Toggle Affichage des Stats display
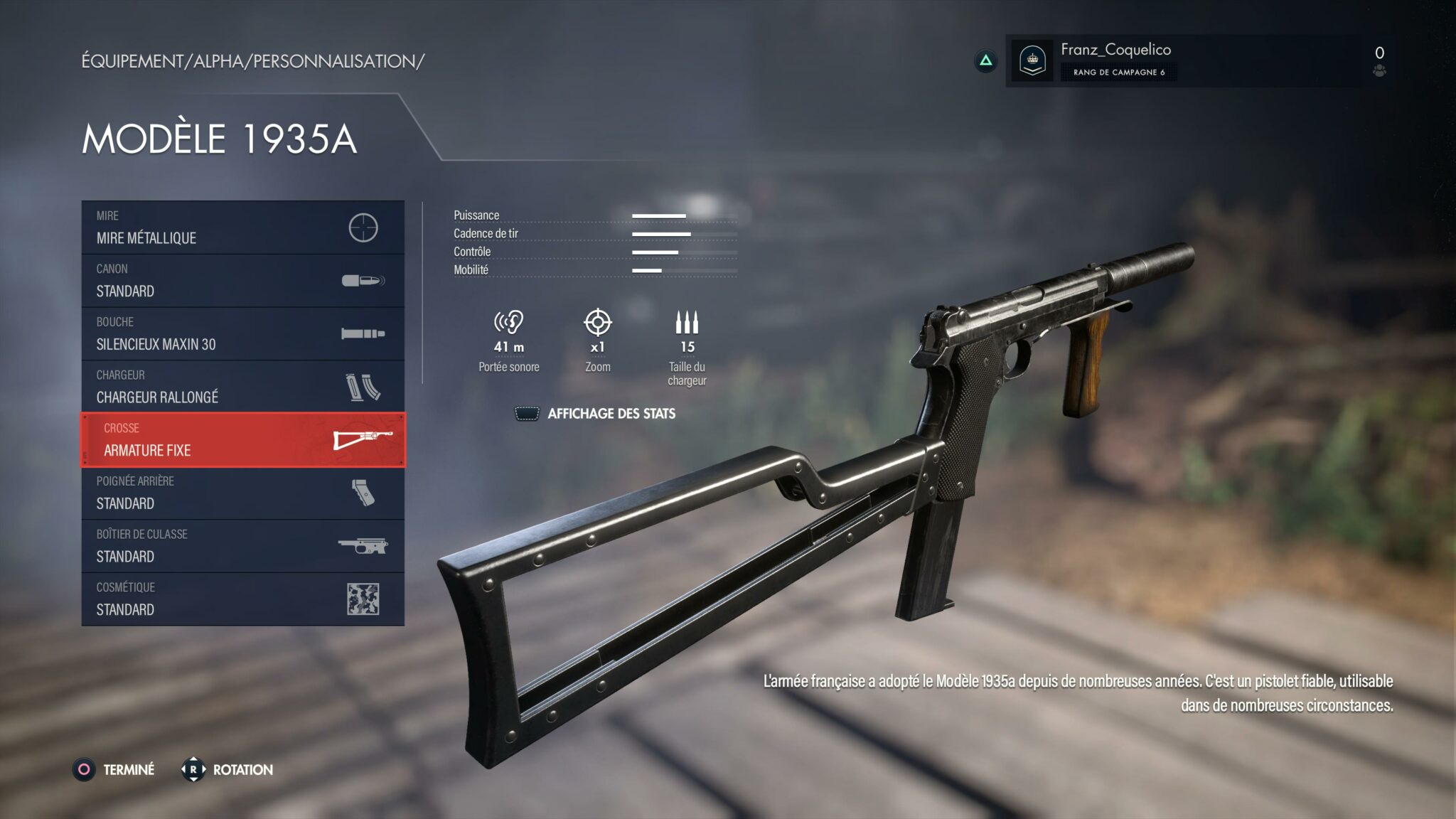The image size is (1456, 819). (x=596, y=414)
